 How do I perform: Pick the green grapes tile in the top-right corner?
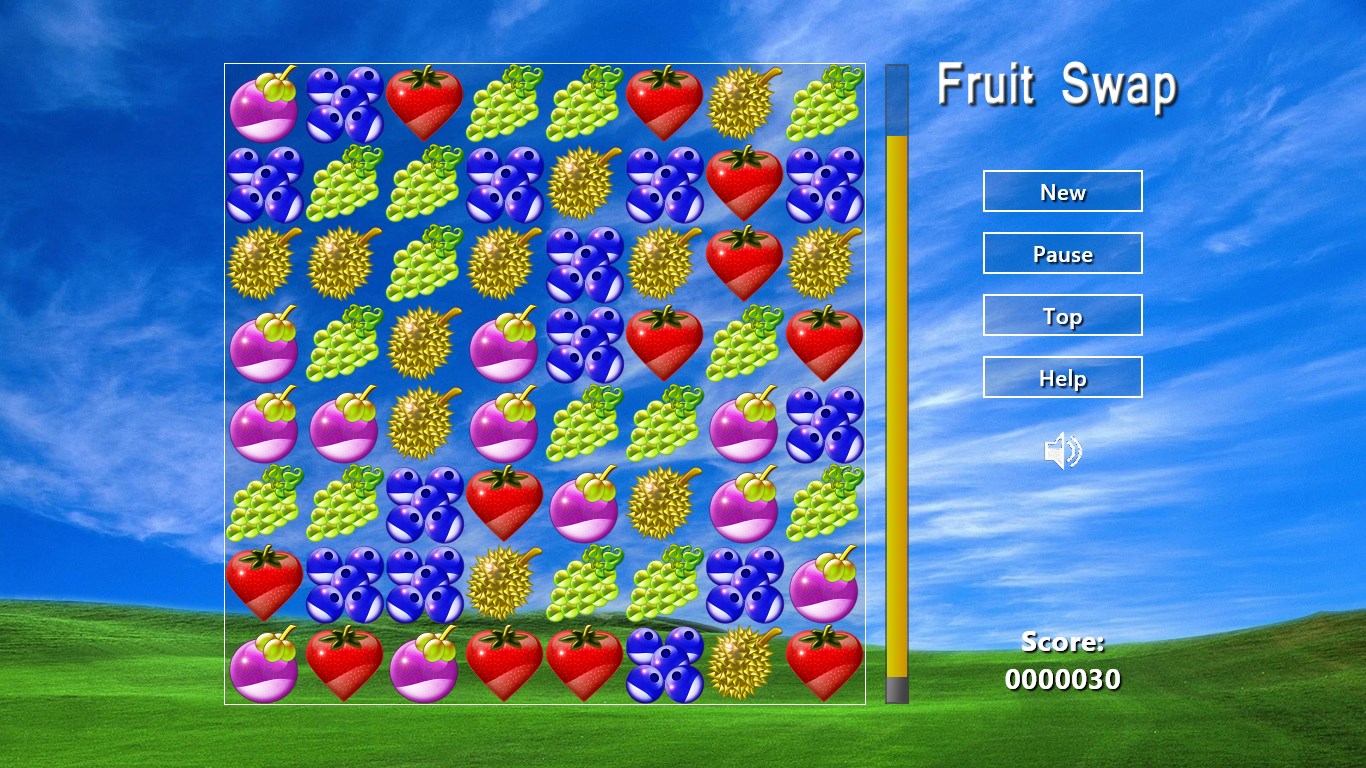pyautogui.click(x=824, y=103)
